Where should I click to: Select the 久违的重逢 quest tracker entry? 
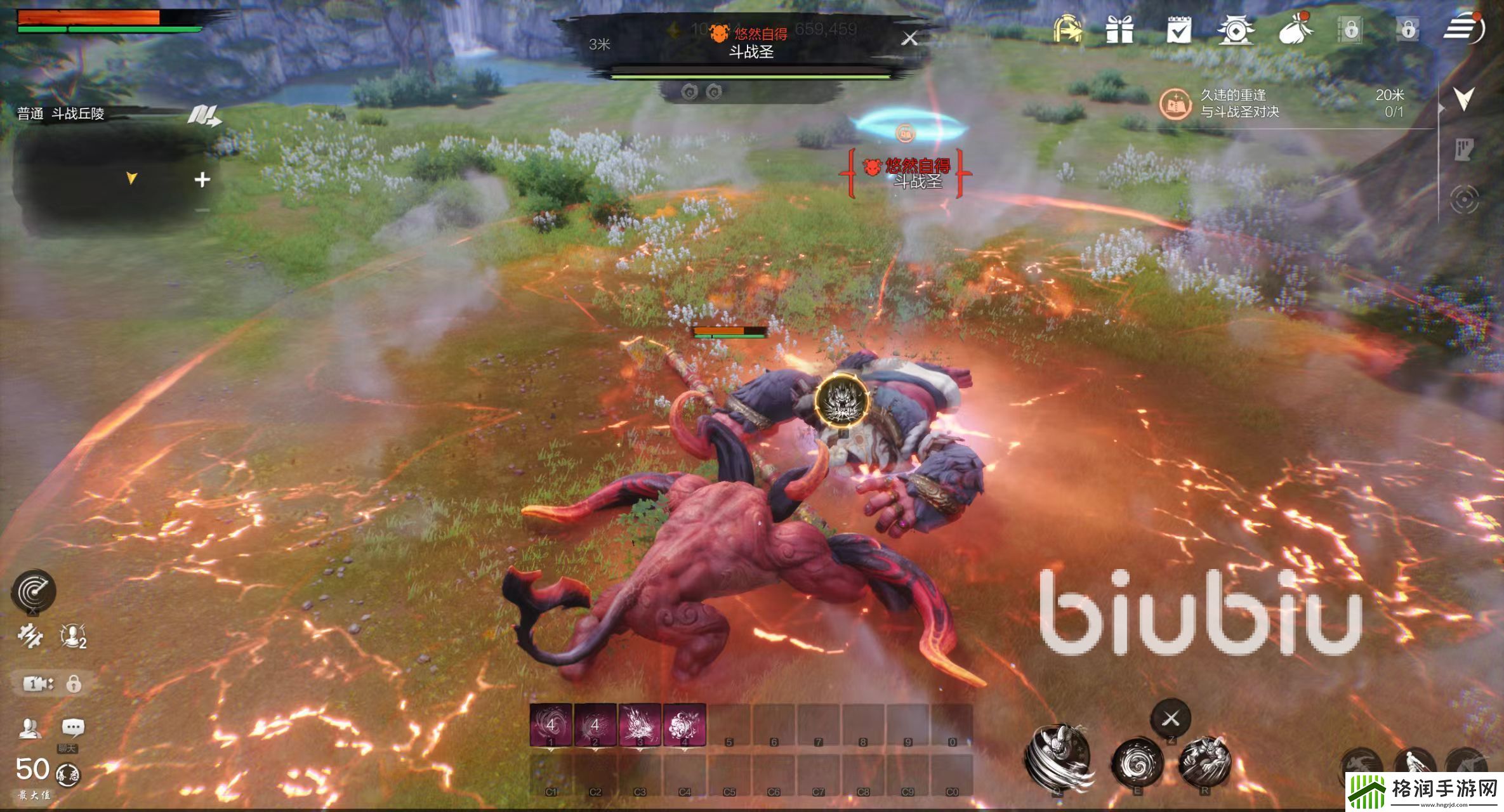[1239, 103]
